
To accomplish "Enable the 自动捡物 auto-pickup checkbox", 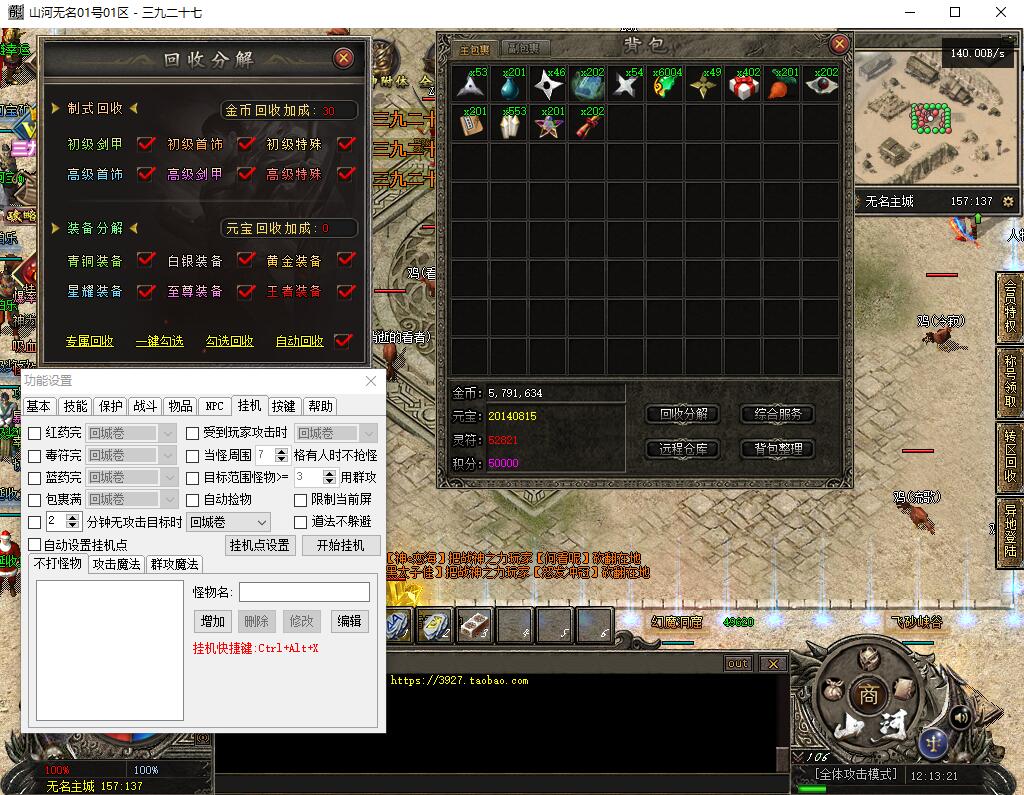I will (x=193, y=500).
